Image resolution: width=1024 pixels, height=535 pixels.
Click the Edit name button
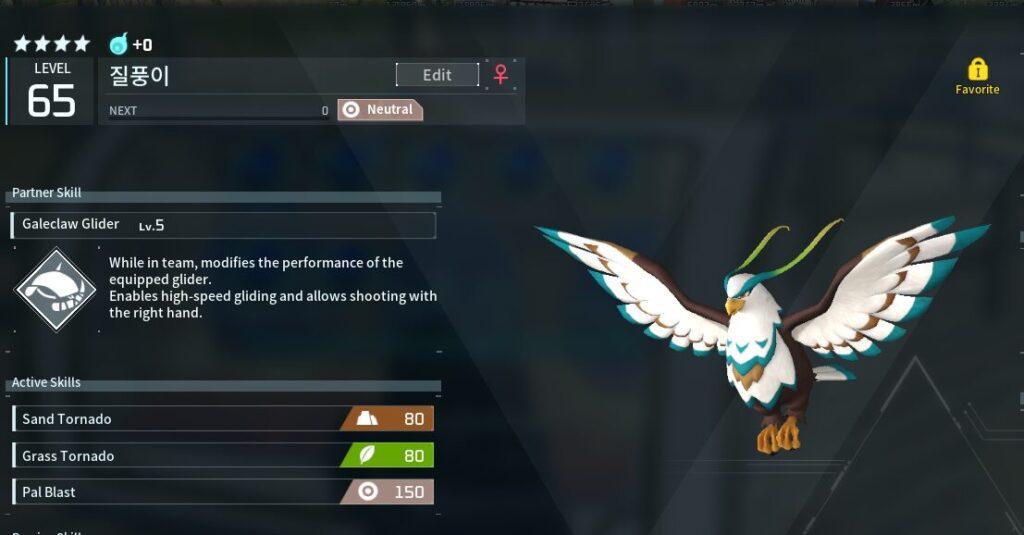point(437,75)
